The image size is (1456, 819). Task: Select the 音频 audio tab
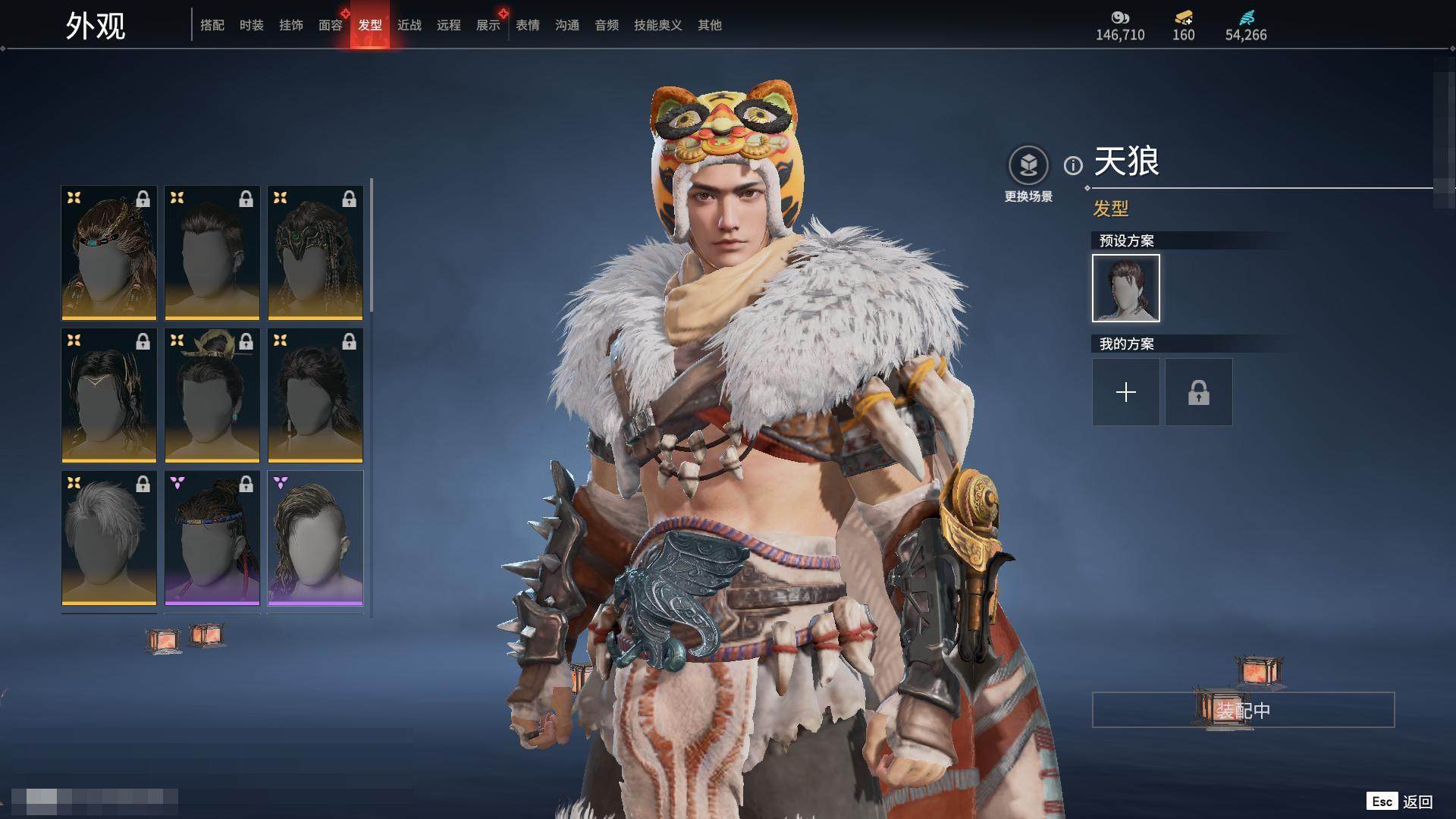607,26
